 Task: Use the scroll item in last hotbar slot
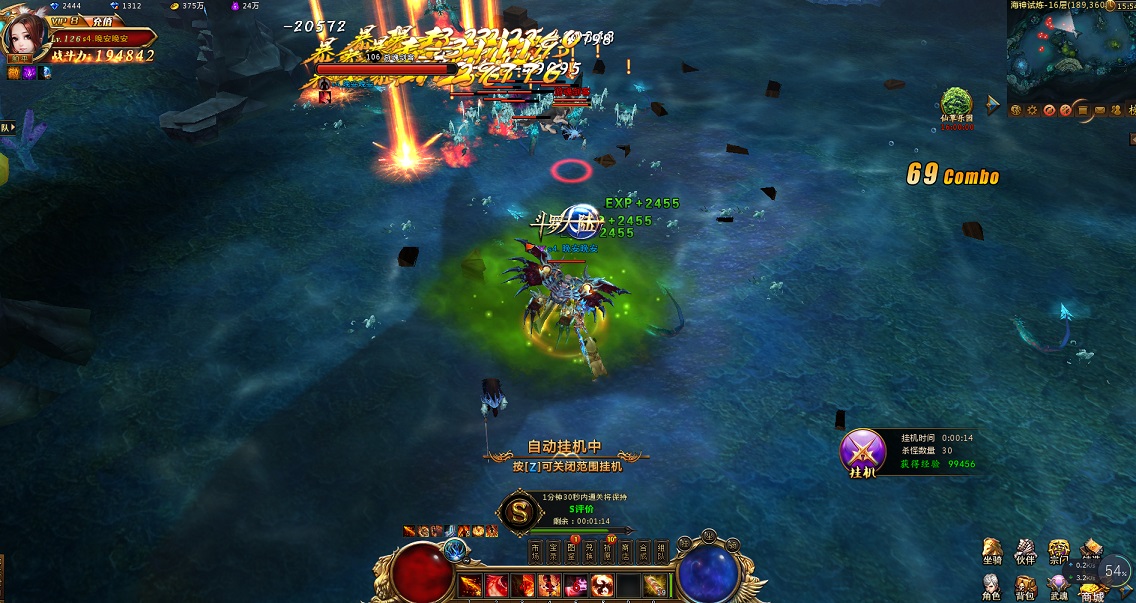pyautogui.click(x=654, y=585)
